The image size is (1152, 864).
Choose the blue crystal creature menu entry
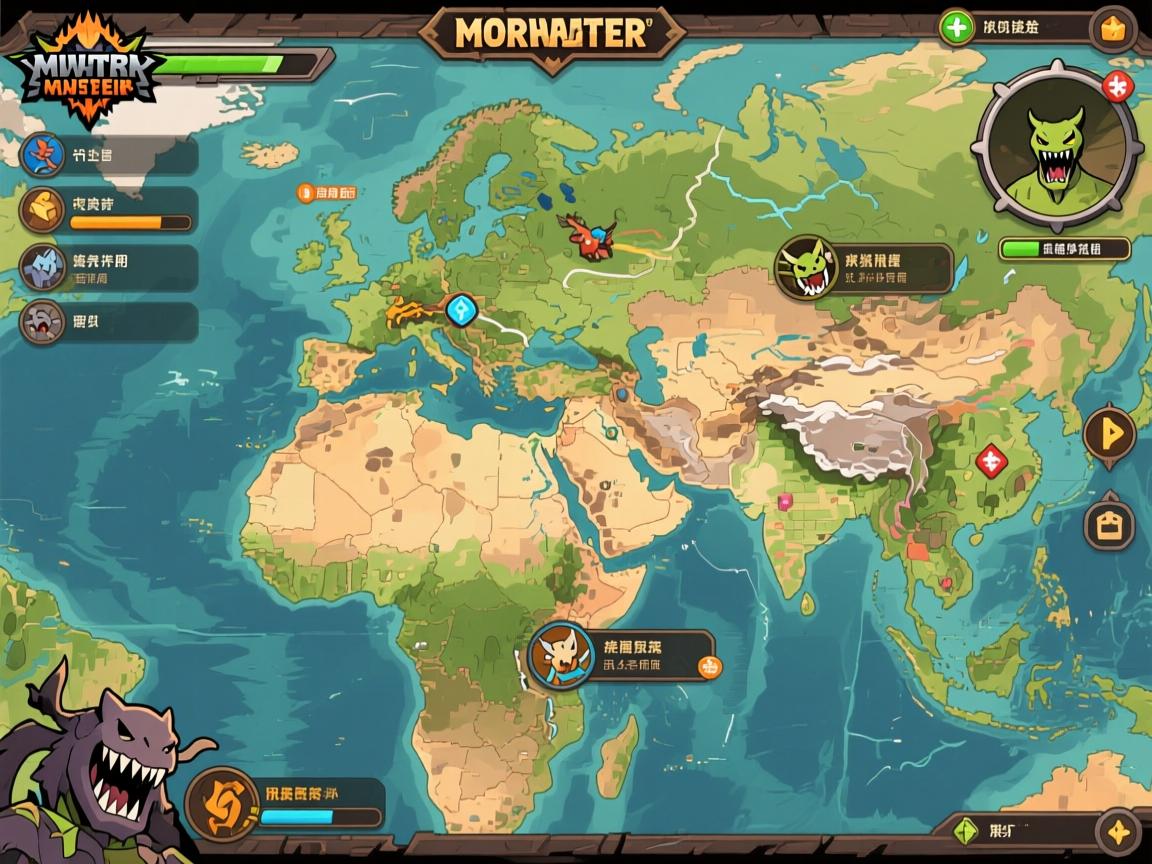point(42,267)
